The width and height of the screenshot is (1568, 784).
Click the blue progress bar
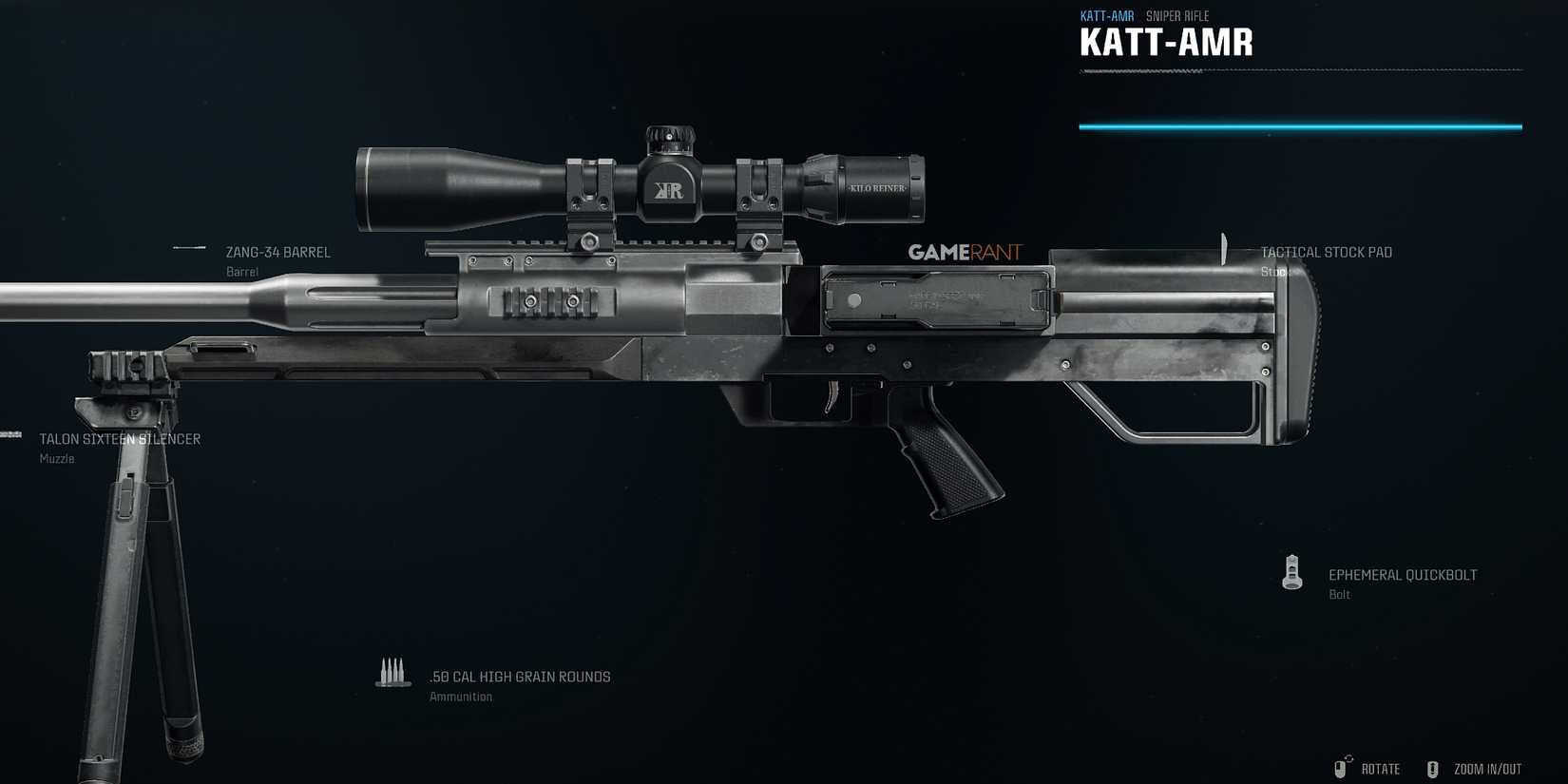click(1300, 124)
